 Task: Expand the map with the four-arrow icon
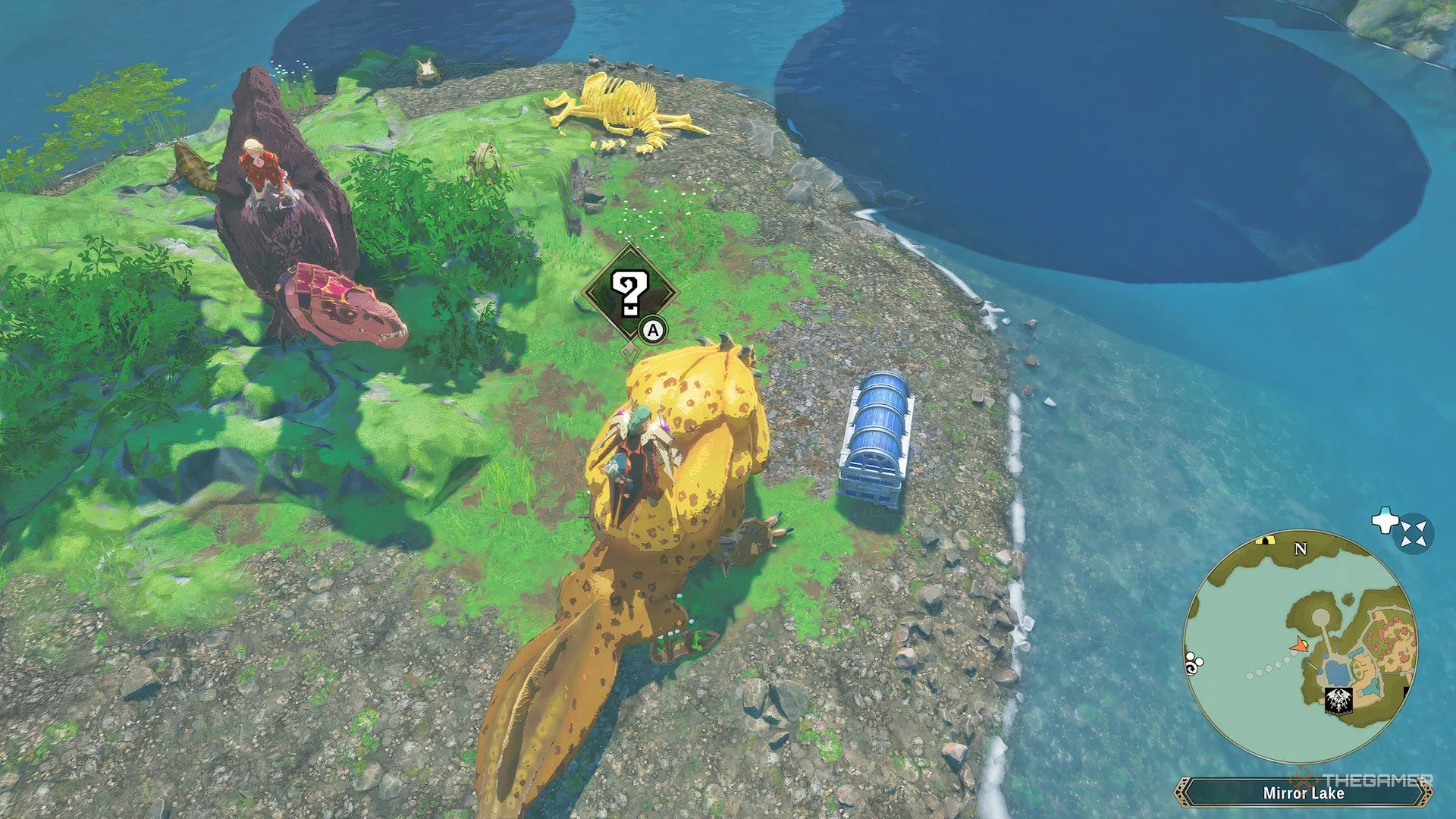click(x=1414, y=533)
